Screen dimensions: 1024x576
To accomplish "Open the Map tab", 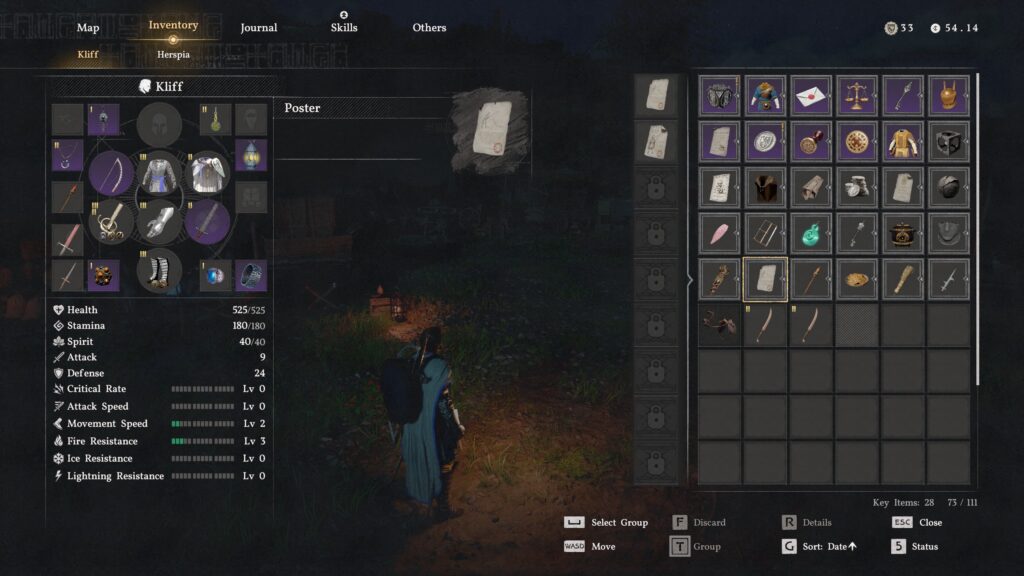I will pos(88,28).
